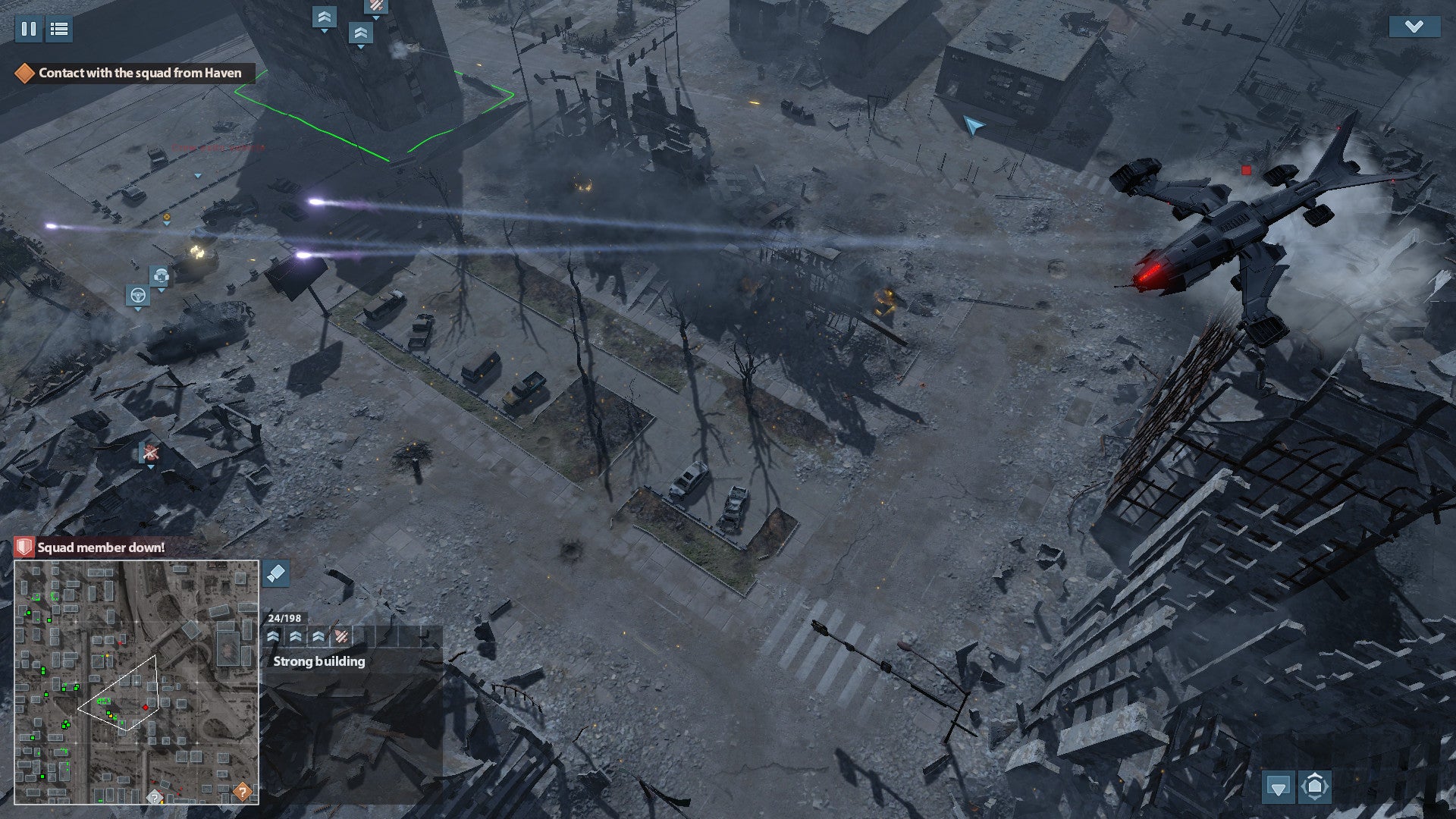Click the shield icon on Squad member down alert
The height and width of the screenshot is (819, 1456).
click(24, 546)
